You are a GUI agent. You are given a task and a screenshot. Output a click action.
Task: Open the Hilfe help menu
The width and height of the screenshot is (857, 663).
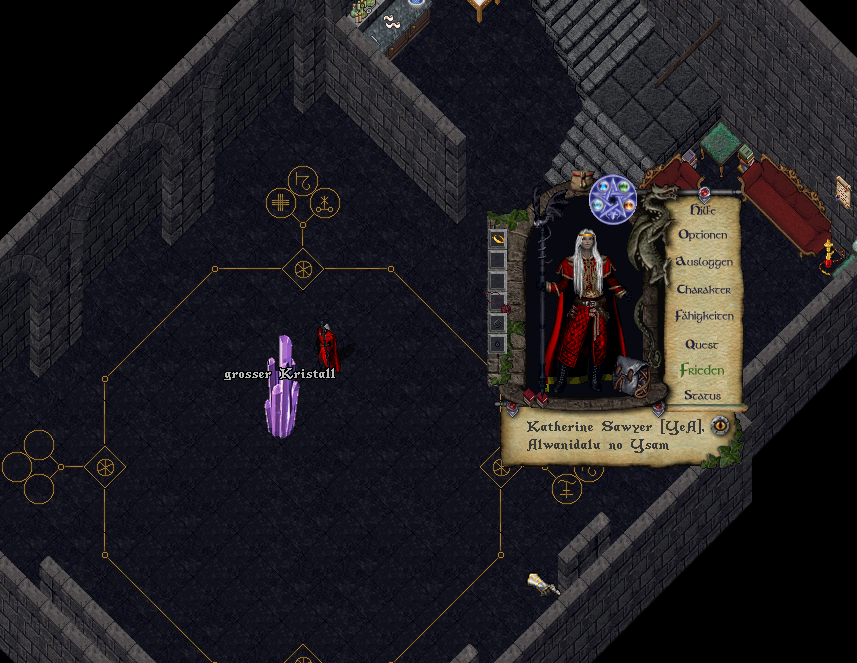click(x=703, y=210)
